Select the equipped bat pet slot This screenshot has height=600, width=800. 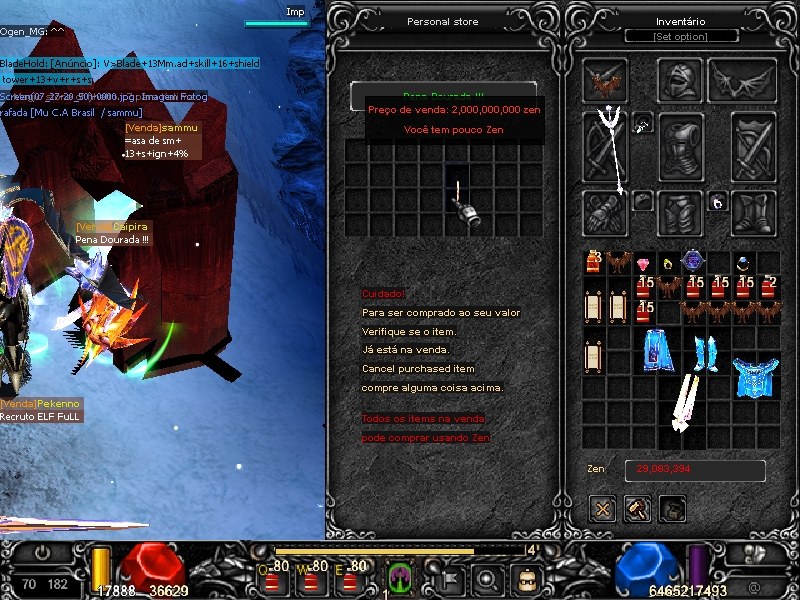point(605,81)
